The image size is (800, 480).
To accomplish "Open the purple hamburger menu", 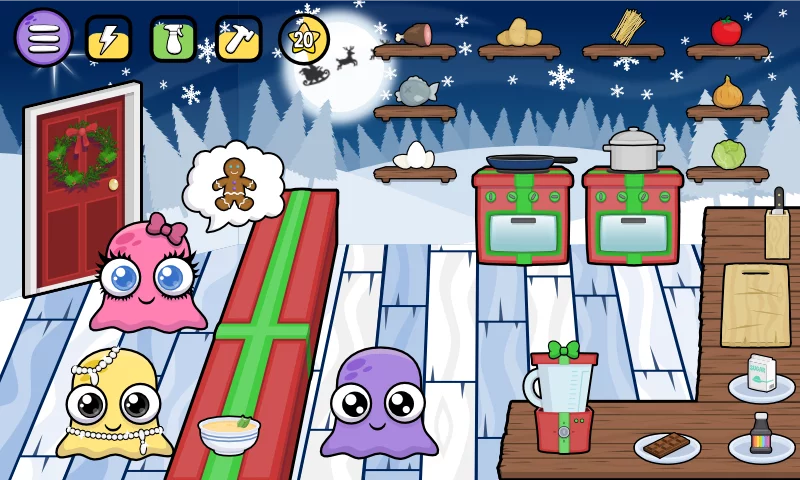I will click(x=43, y=38).
